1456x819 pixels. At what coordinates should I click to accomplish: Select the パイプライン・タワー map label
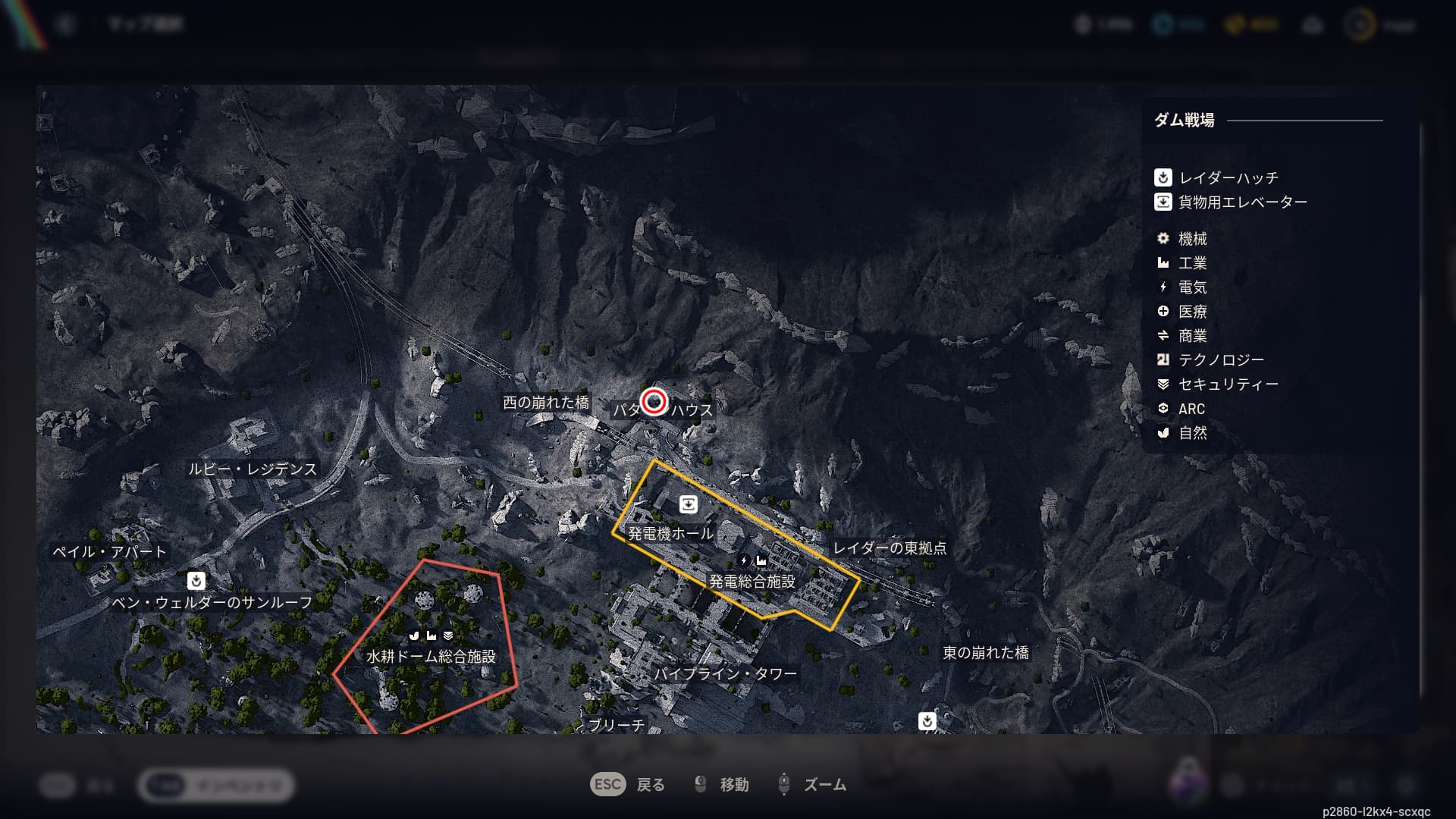click(x=726, y=674)
